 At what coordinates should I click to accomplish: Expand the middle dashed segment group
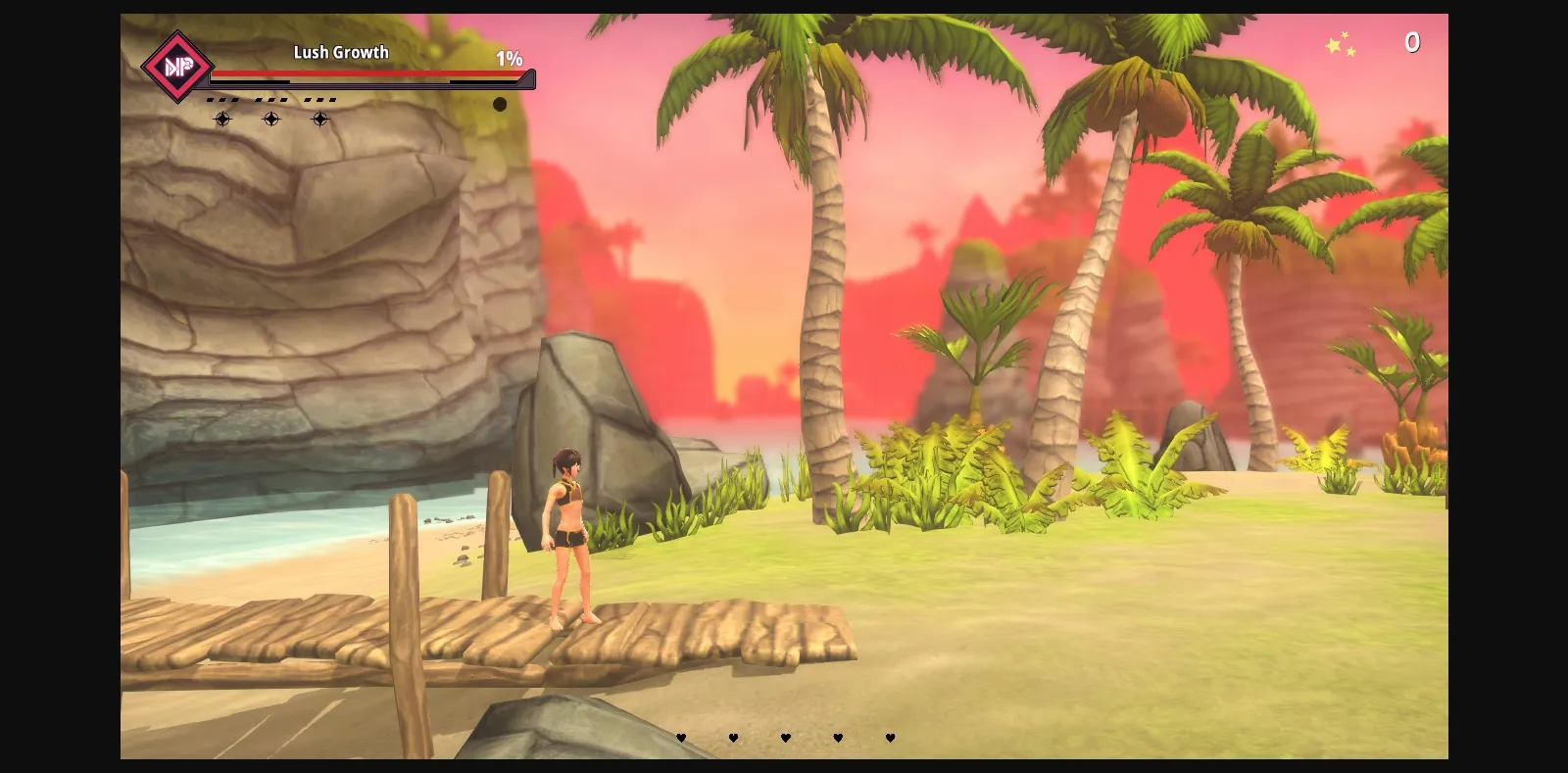coord(271,98)
